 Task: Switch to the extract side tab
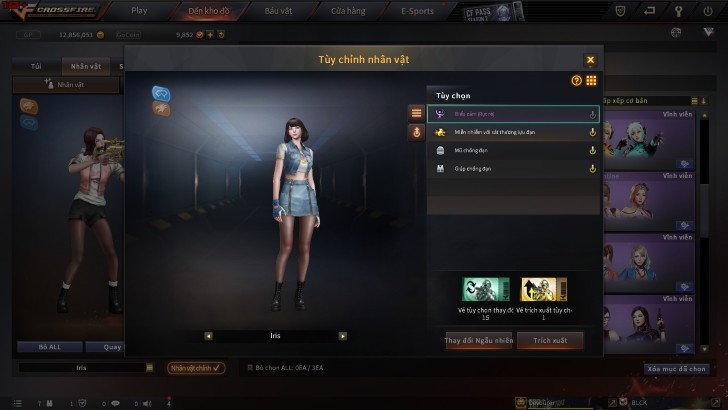point(416,132)
